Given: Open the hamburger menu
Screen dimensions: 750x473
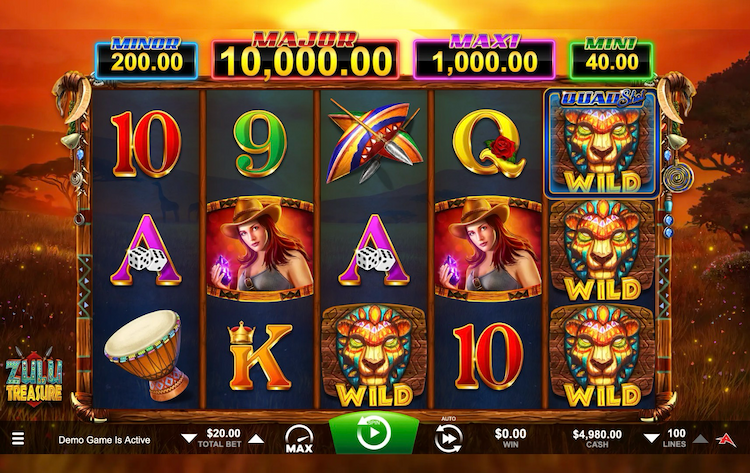Looking at the screenshot, I should click(17, 438).
